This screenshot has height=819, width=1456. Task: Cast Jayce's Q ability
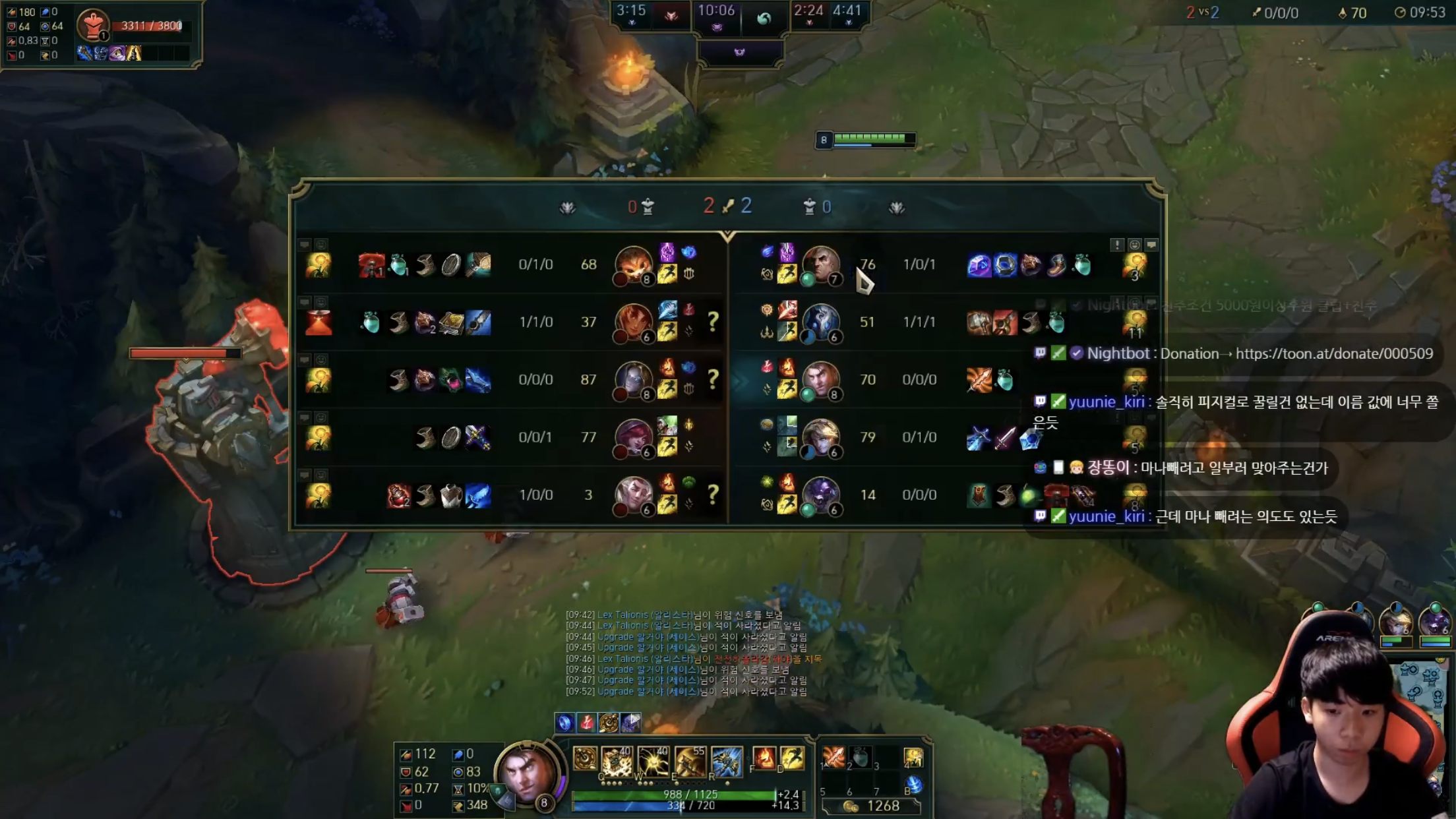pos(617,762)
